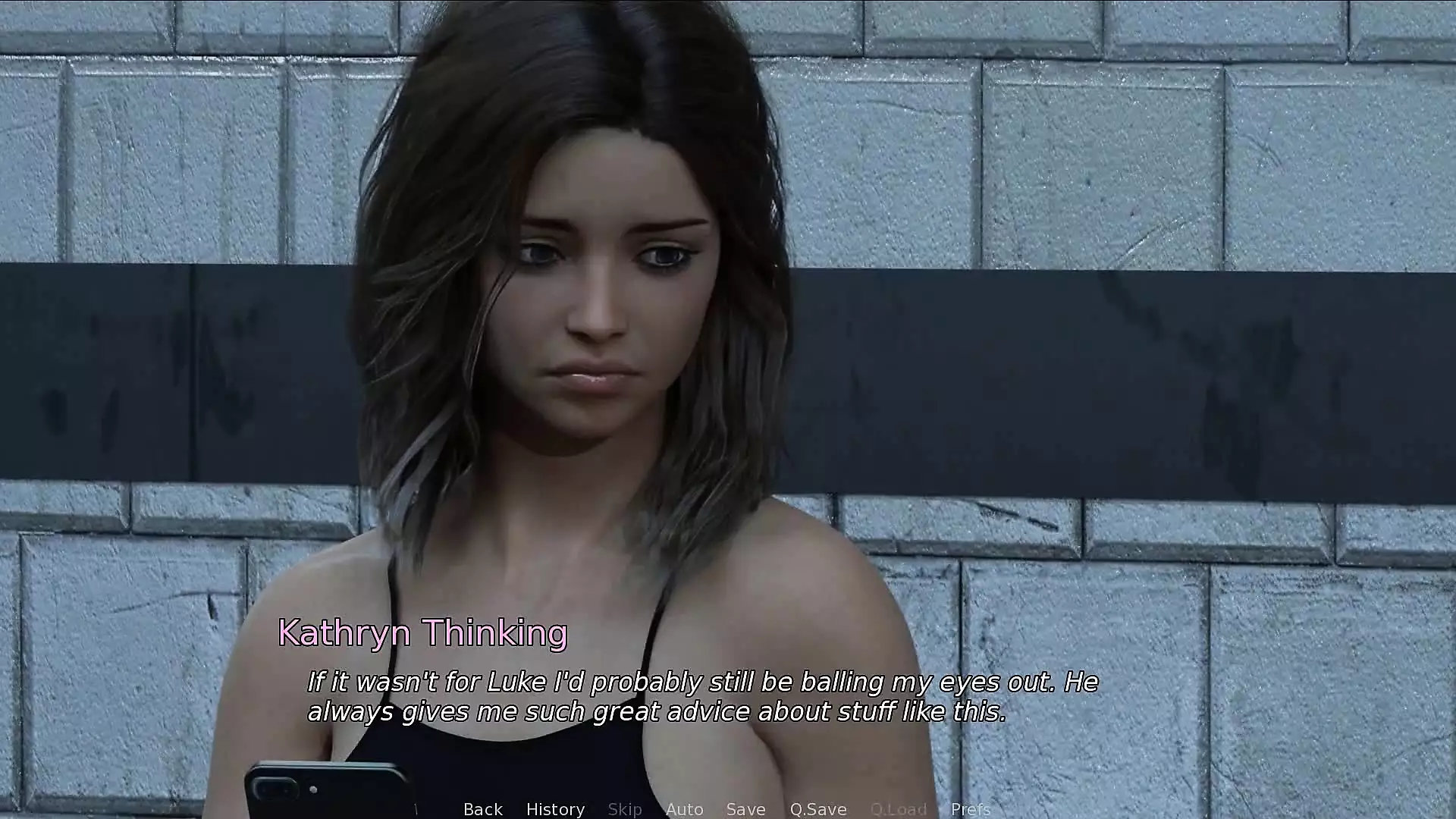
Task: Toggle Skip mode in quick menu
Action: [625, 809]
